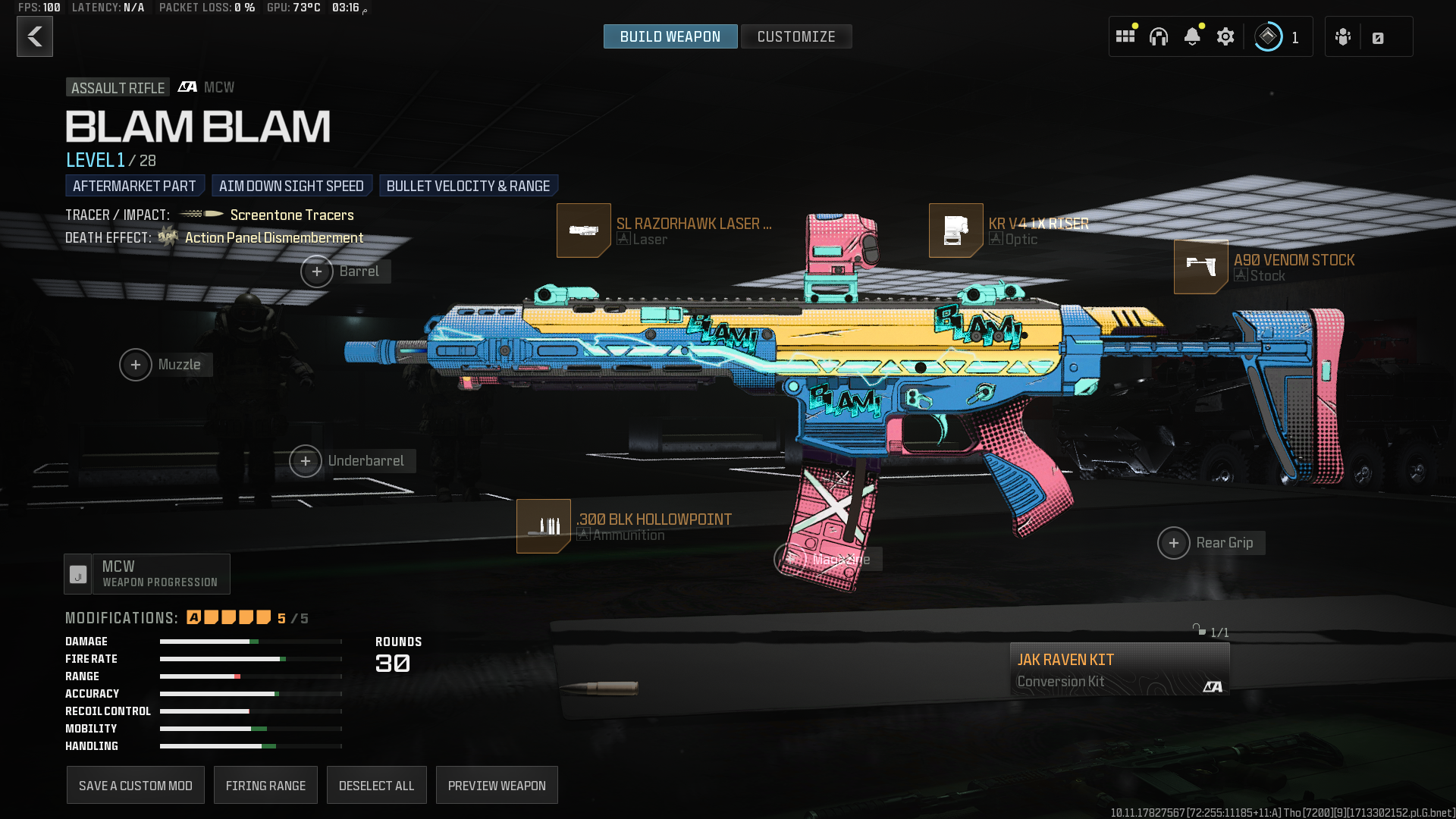
Task: Open the A90 Venom Stock slot
Action: pyautogui.click(x=1200, y=267)
